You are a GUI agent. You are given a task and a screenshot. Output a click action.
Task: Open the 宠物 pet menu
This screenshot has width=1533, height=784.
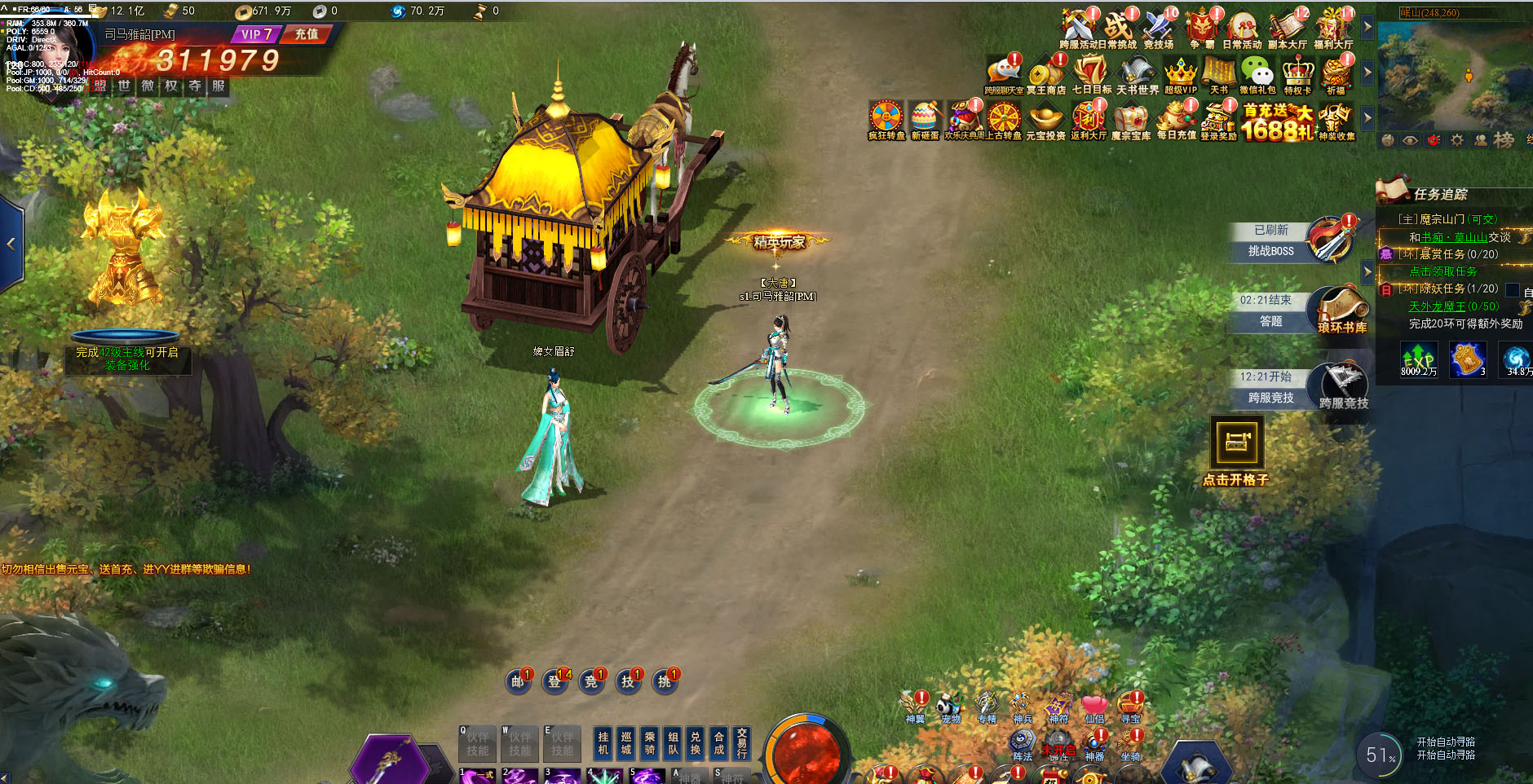click(x=950, y=707)
